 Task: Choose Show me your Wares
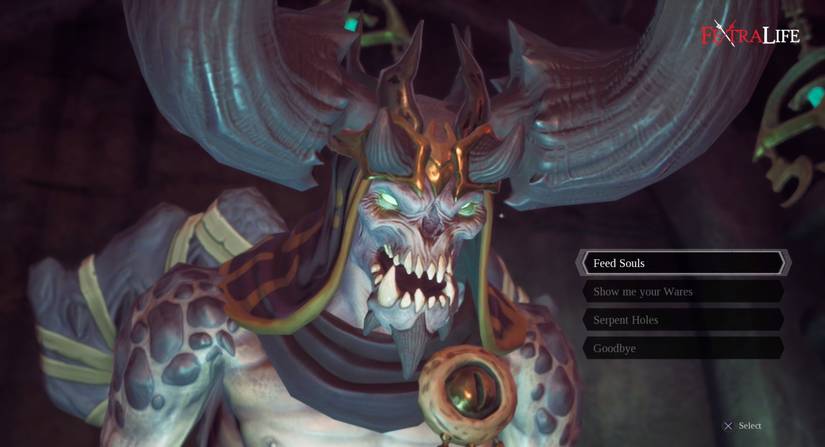683,292
